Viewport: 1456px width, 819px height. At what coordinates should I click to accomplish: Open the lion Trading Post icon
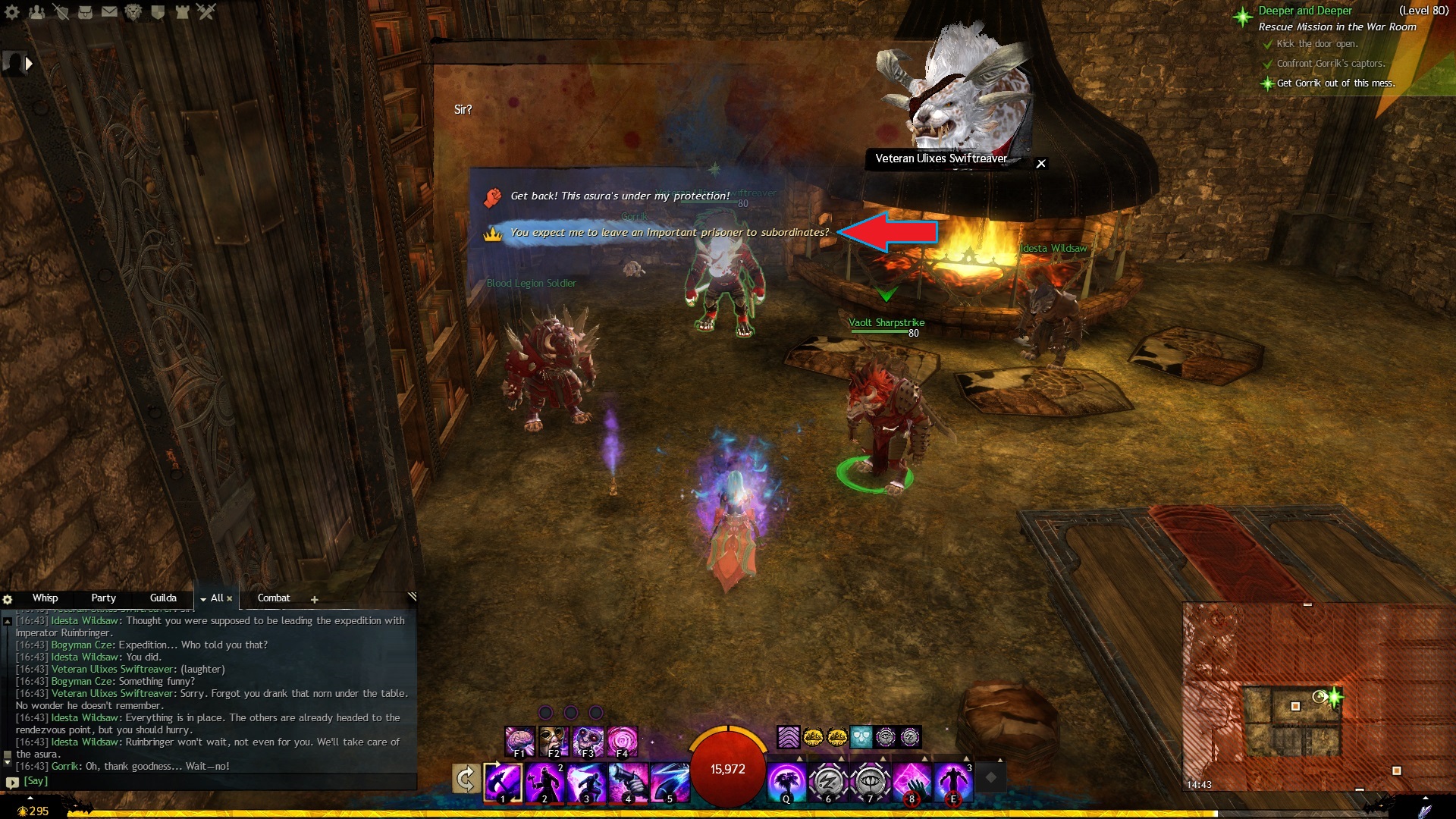pyautogui.click(x=133, y=11)
